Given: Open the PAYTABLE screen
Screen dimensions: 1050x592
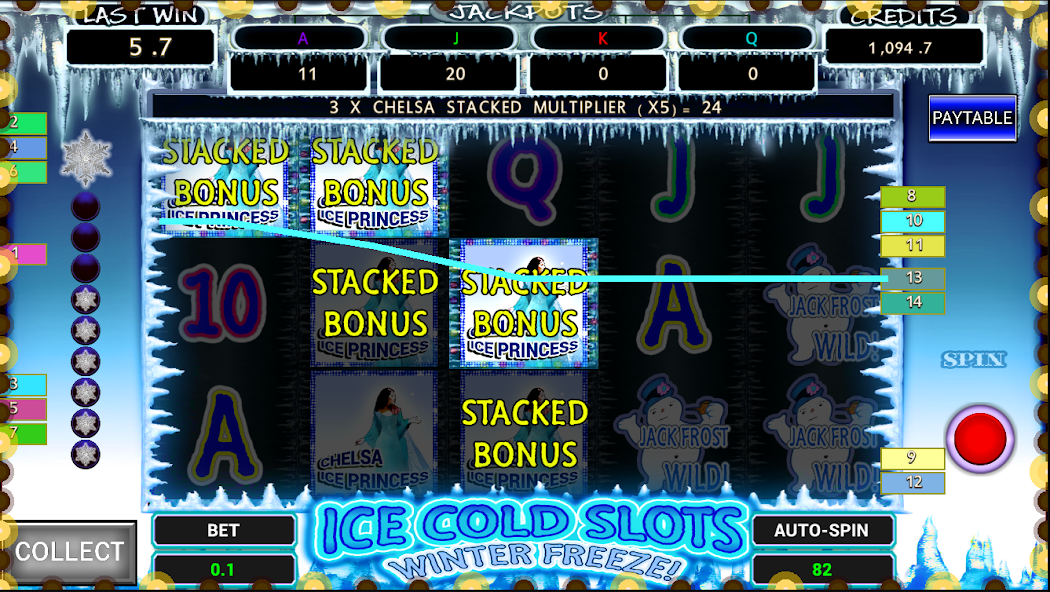Looking at the screenshot, I should coord(972,118).
